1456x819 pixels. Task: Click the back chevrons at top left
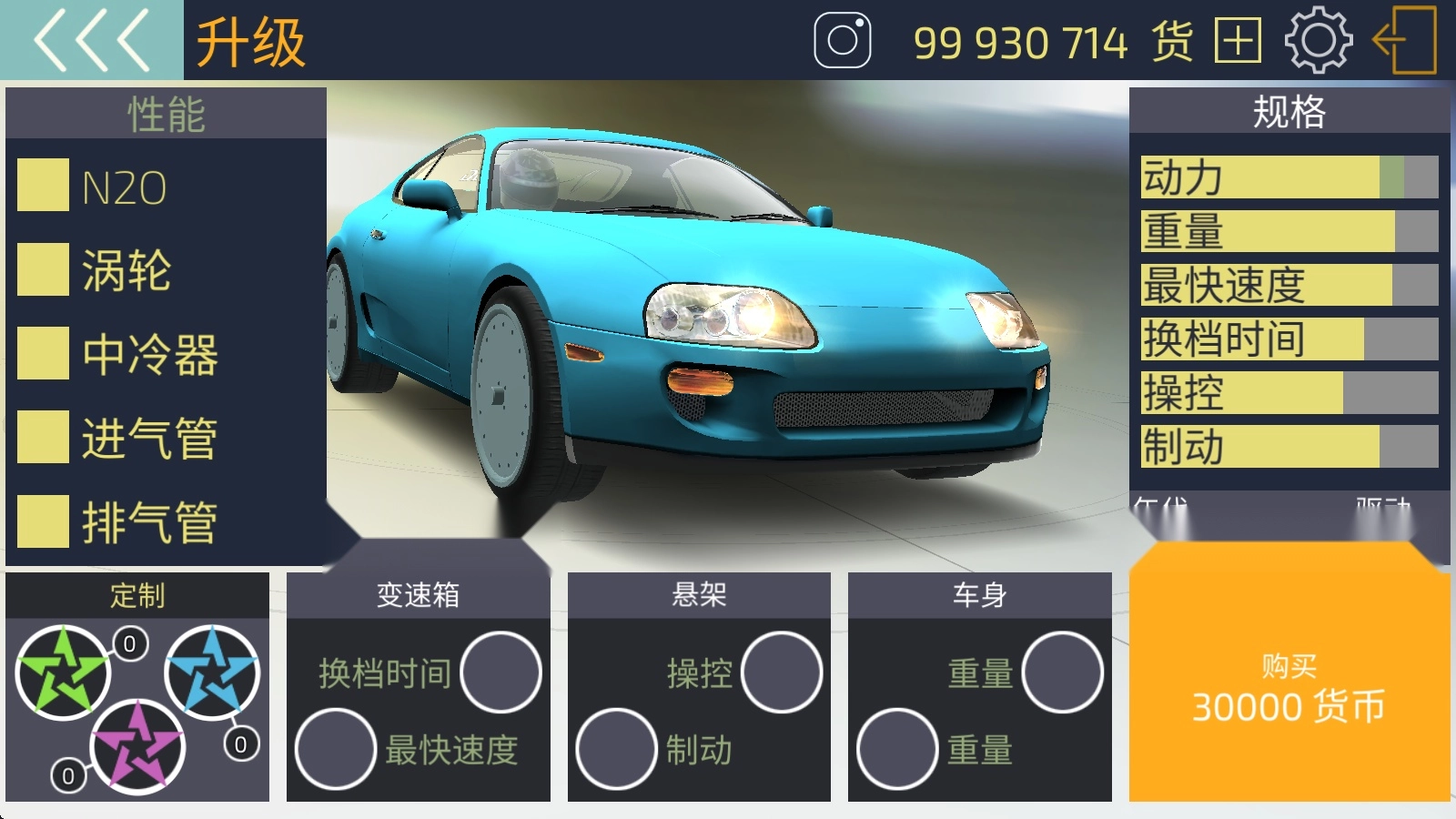tap(91, 40)
